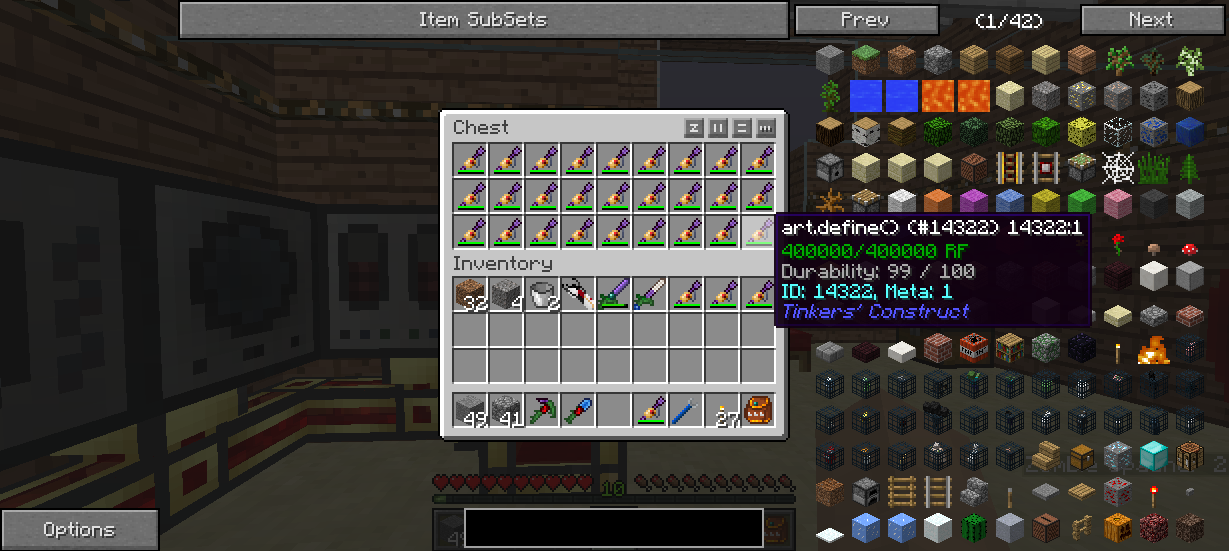This screenshot has width=1229, height=551.
Task: Select the crafting table in the item panel
Action: [x=1190, y=457]
